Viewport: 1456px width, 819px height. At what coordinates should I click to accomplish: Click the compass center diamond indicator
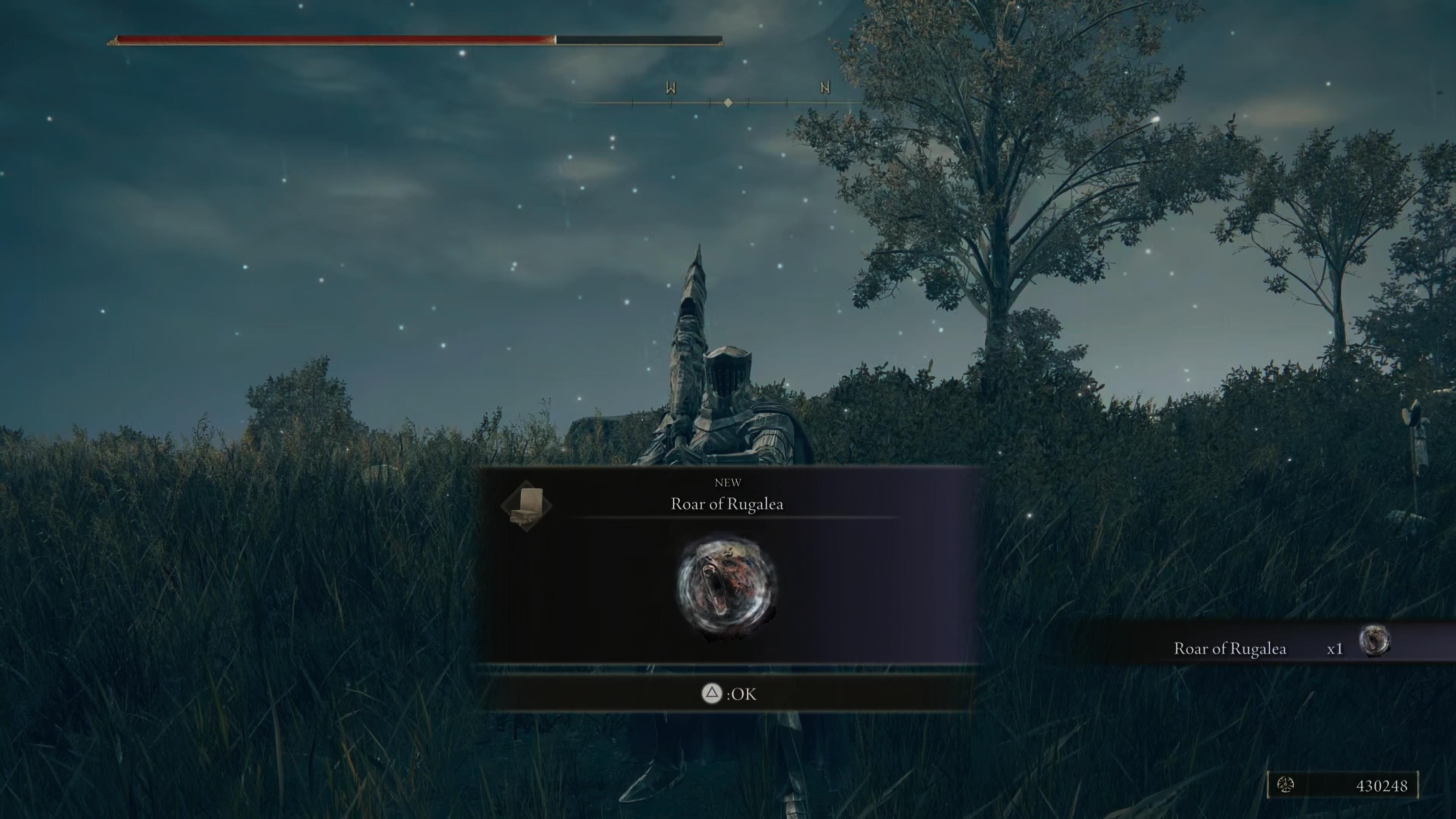pos(728,103)
